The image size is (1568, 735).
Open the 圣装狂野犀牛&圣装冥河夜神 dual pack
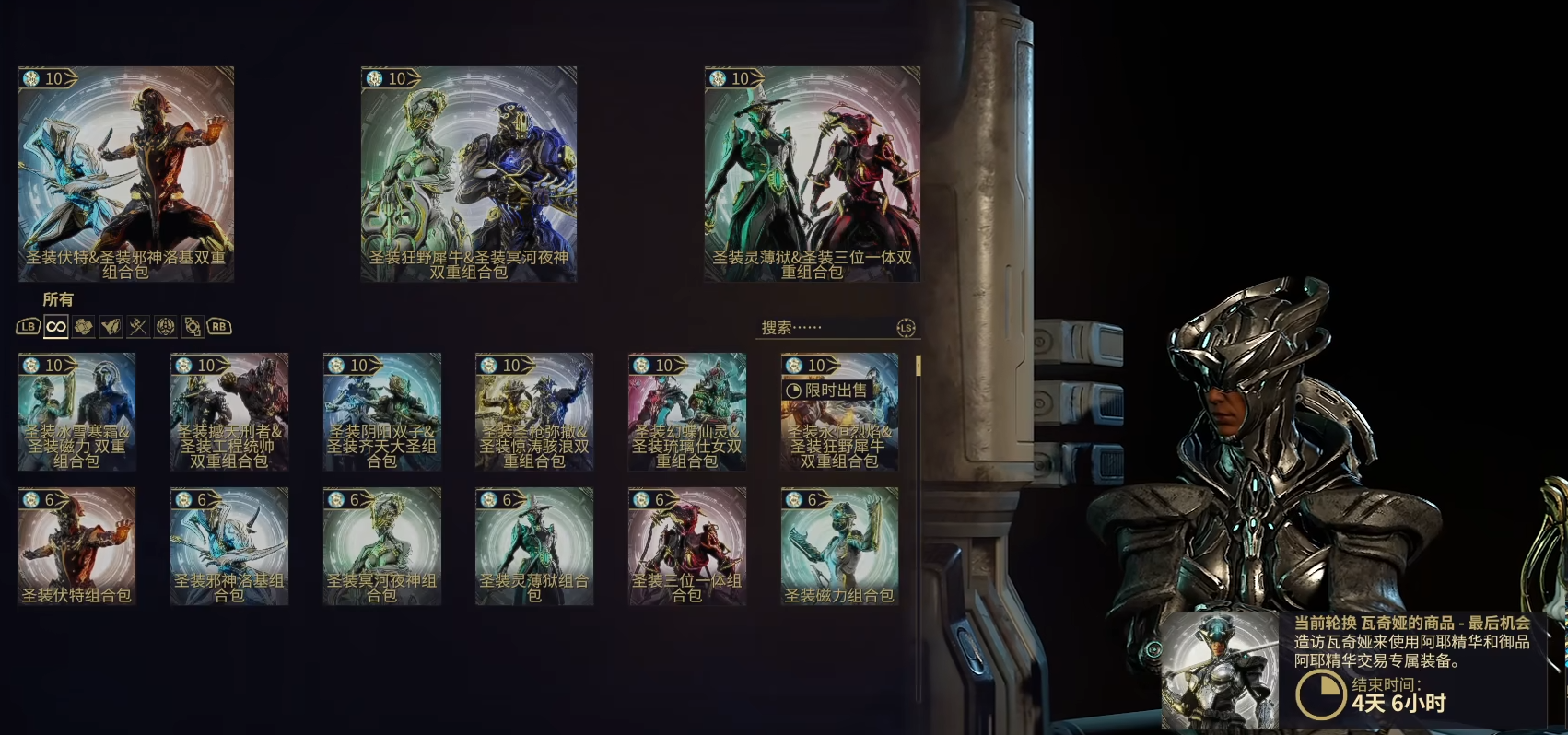point(469,173)
